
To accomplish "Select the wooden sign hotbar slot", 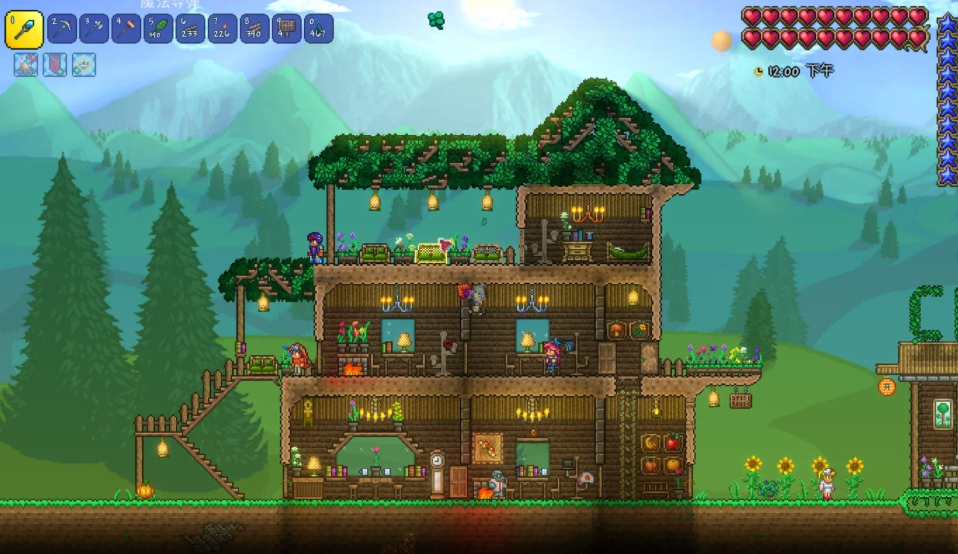I will coord(286,29).
